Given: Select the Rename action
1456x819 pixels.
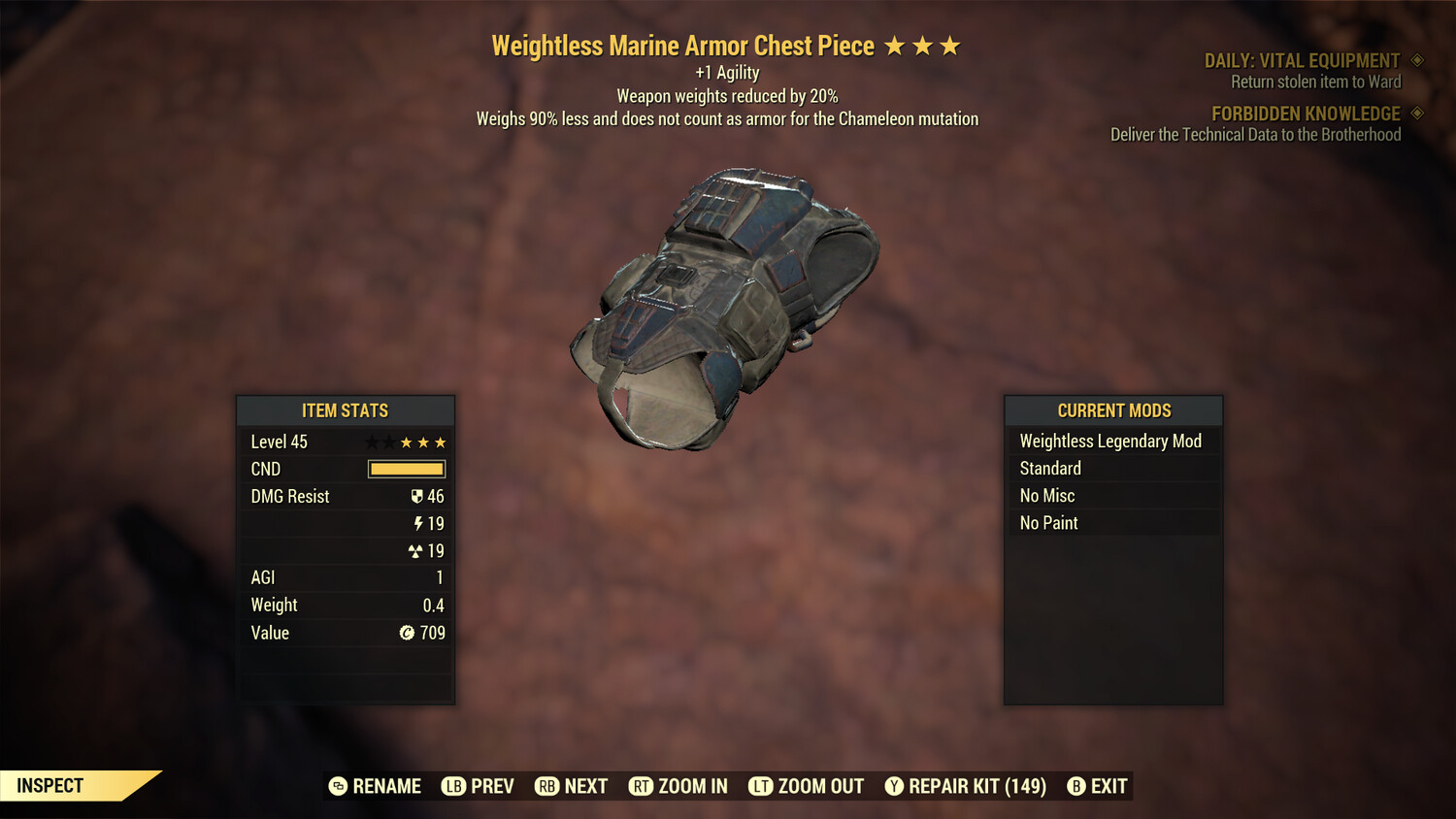Looking at the screenshot, I should pyautogui.click(x=376, y=786).
